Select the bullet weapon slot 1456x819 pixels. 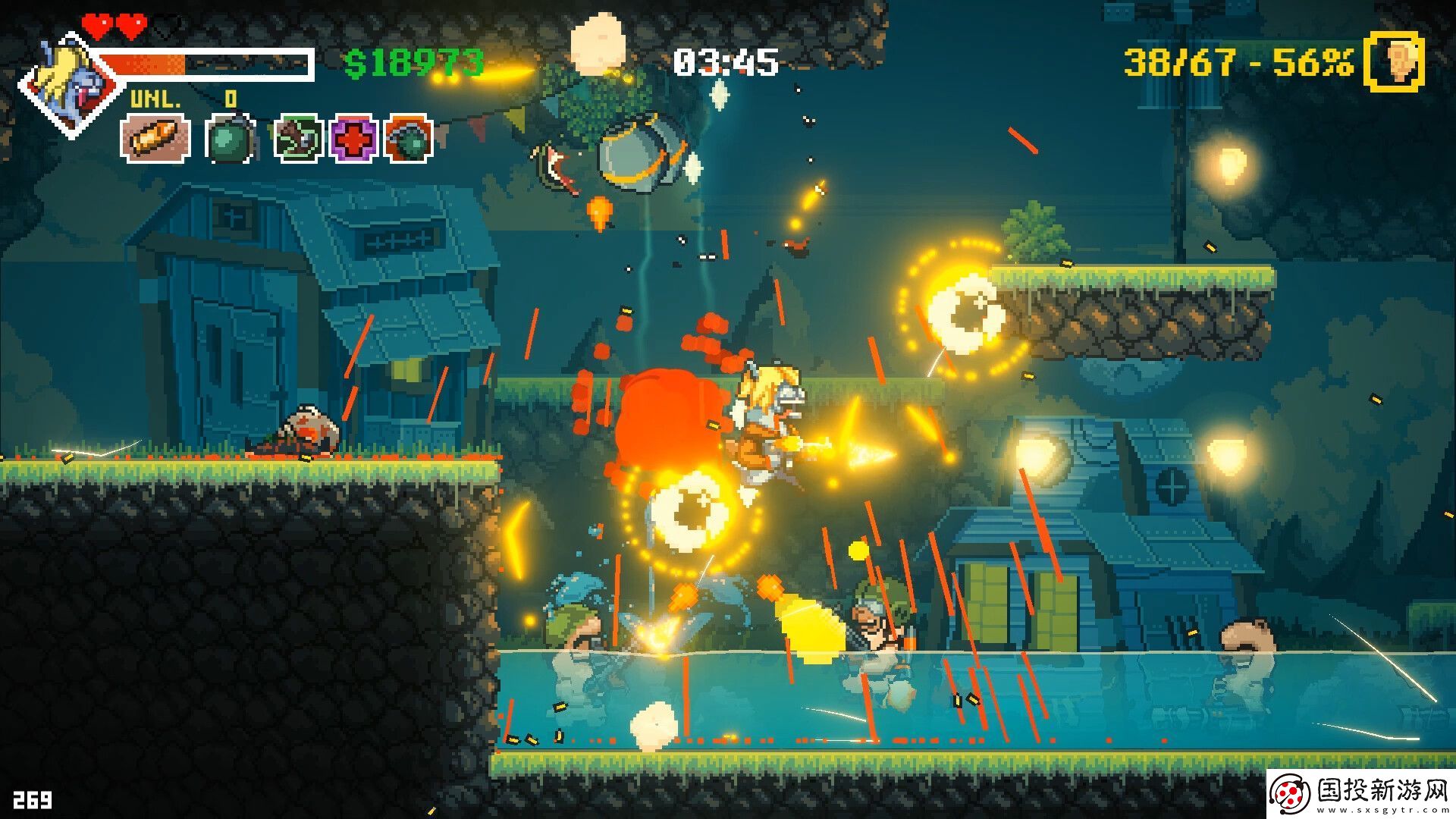point(155,139)
